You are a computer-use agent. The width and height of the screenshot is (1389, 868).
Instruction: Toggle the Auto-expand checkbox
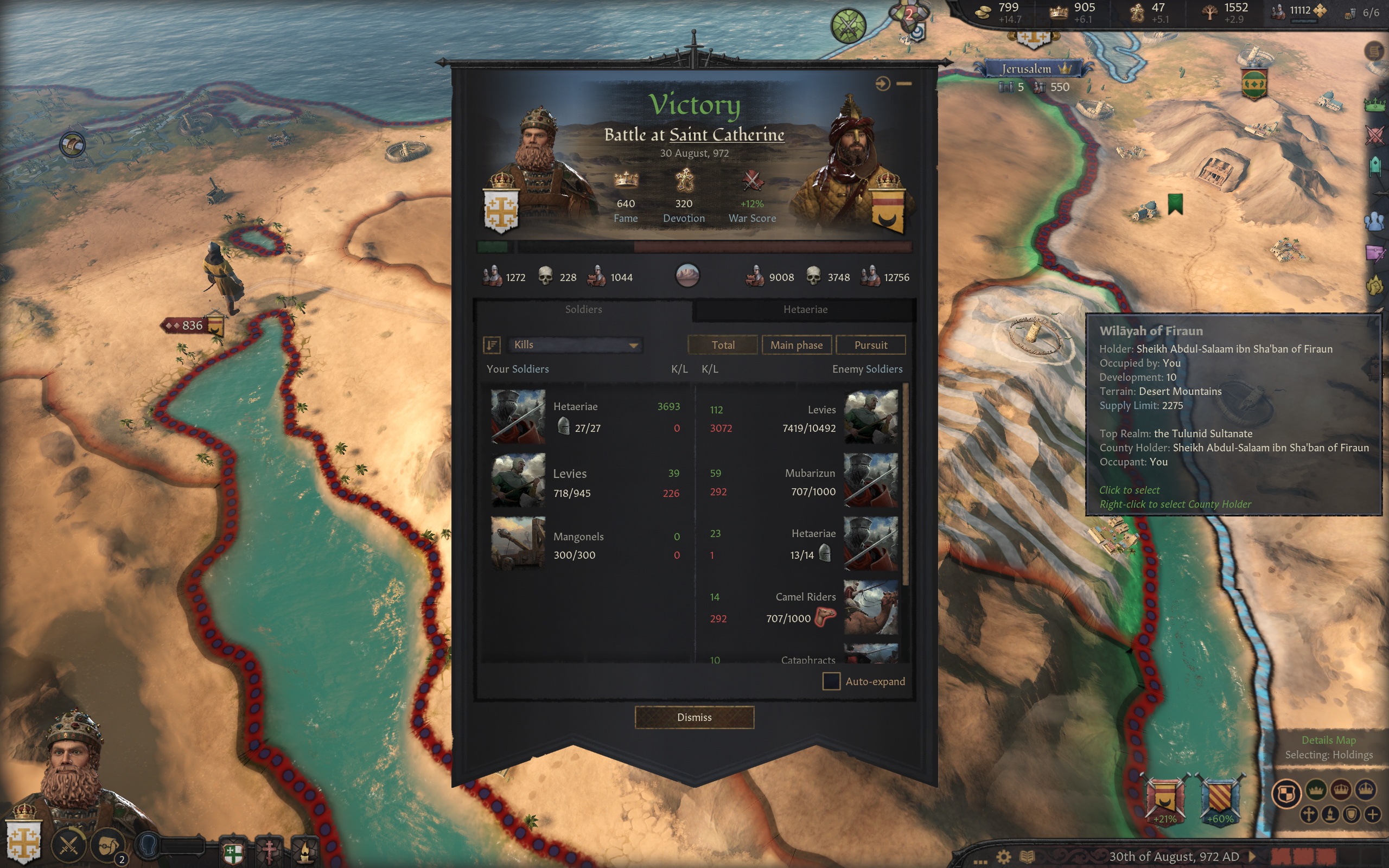(831, 681)
